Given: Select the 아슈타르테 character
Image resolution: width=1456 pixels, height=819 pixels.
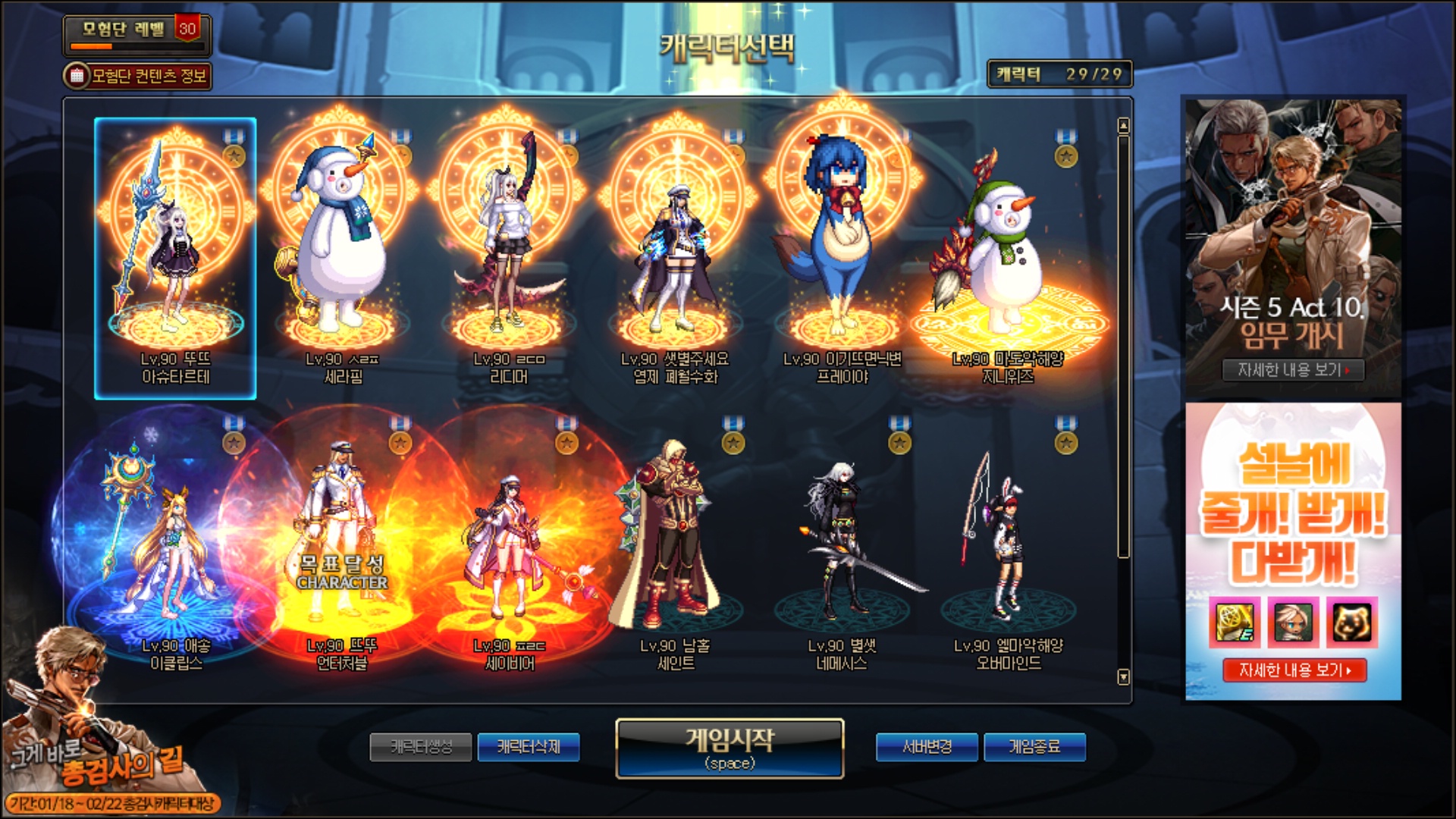Looking at the screenshot, I should (175, 258).
